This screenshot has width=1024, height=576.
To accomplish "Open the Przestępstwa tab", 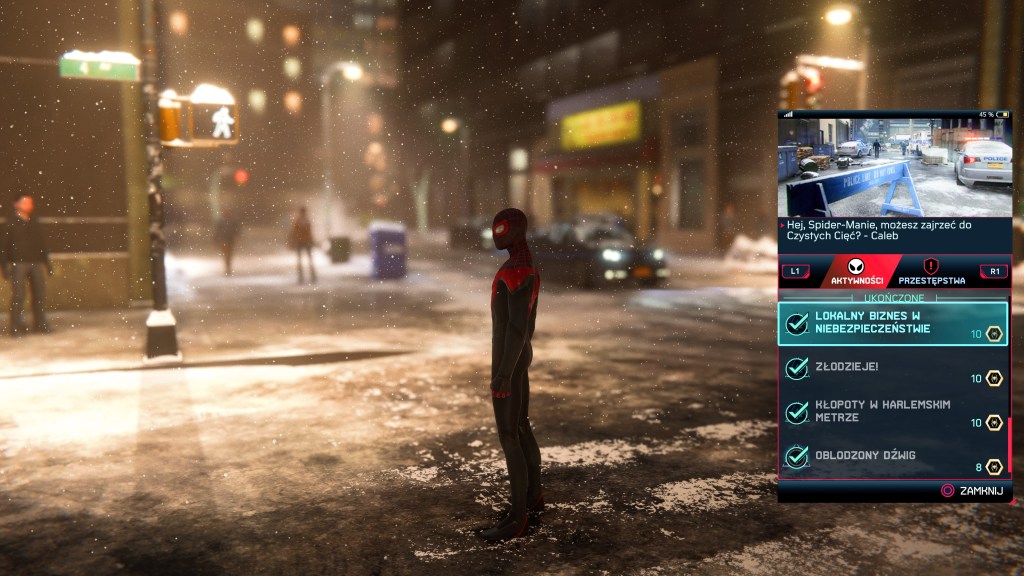I will (x=931, y=271).
